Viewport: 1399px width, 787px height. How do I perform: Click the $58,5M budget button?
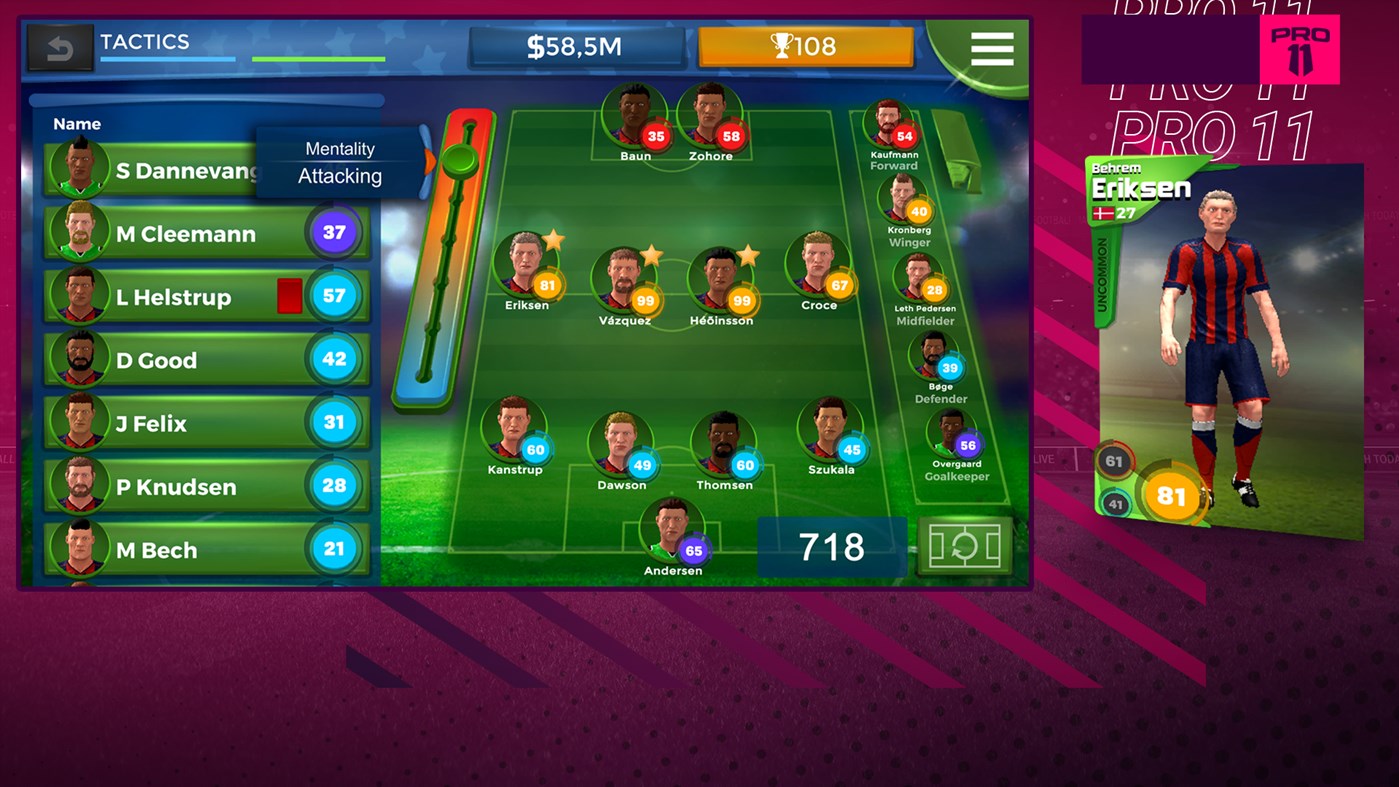pyautogui.click(x=576, y=45)
